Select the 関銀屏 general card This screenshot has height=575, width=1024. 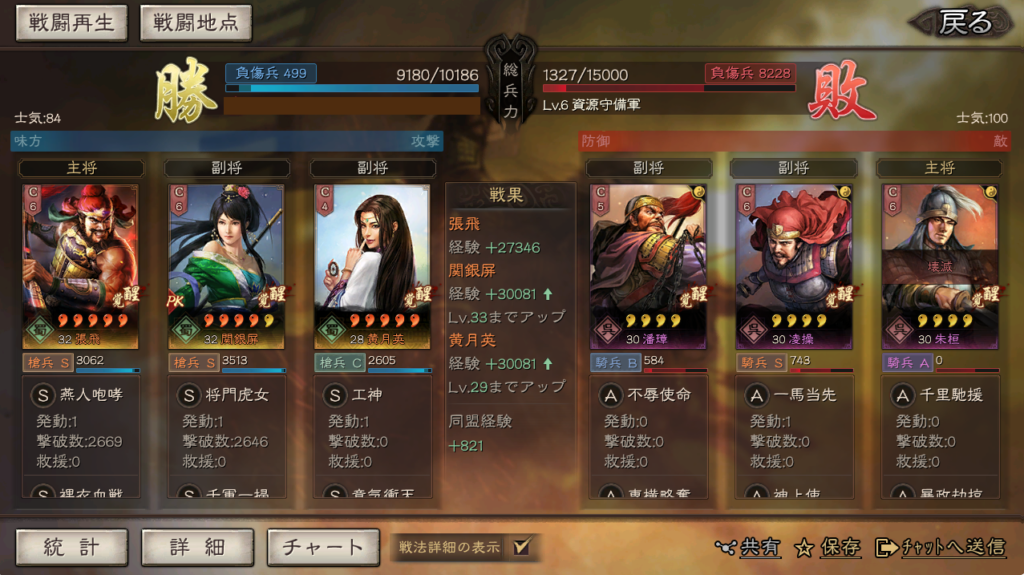(x=226, y=265)
